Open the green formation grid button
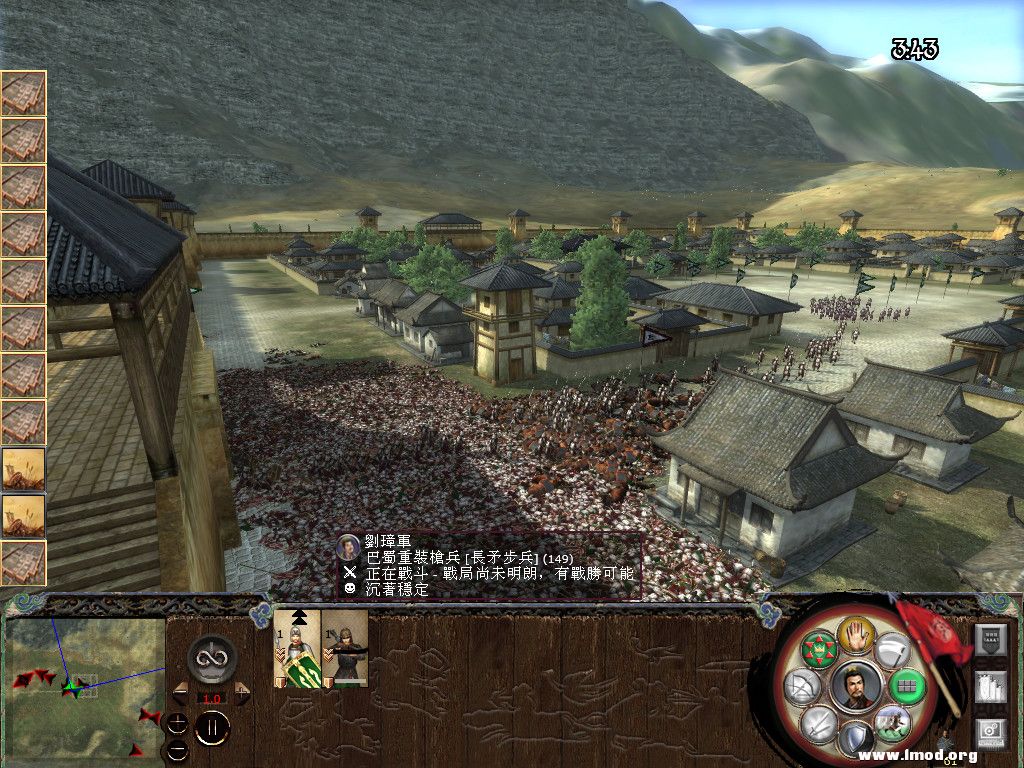 click(906, 687)
